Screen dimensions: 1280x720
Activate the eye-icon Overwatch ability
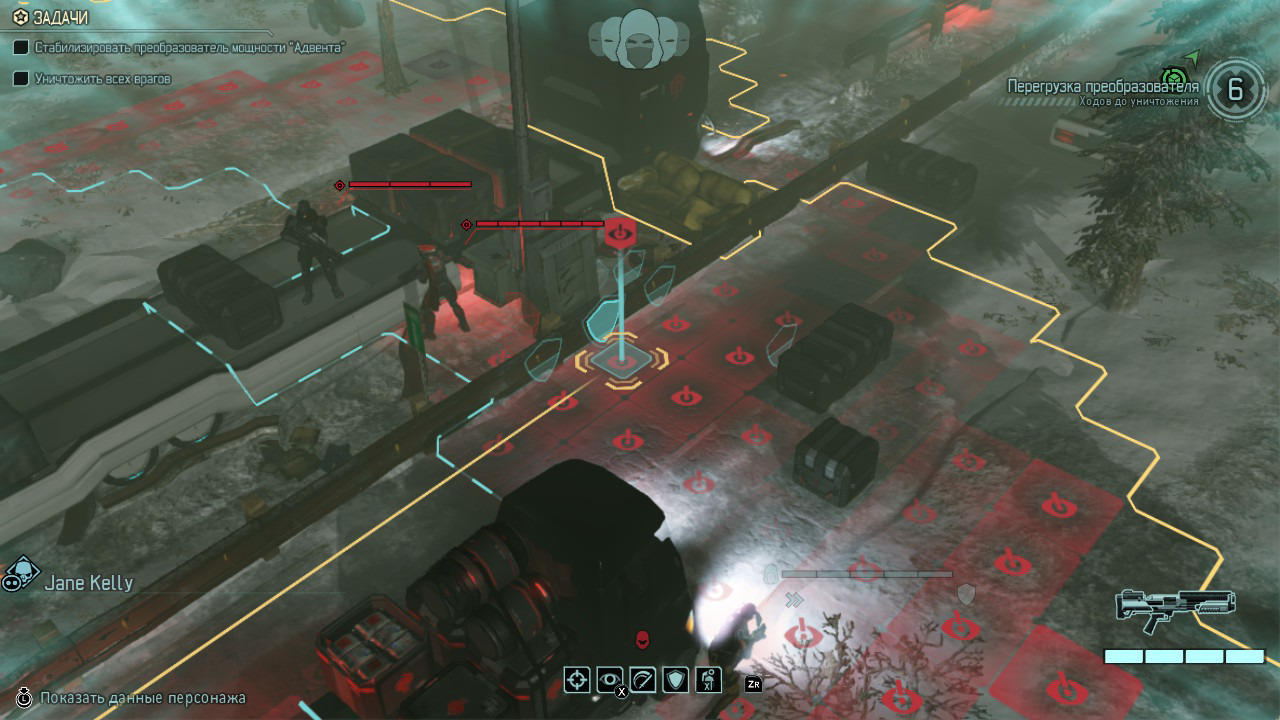(x=610, y=680)
